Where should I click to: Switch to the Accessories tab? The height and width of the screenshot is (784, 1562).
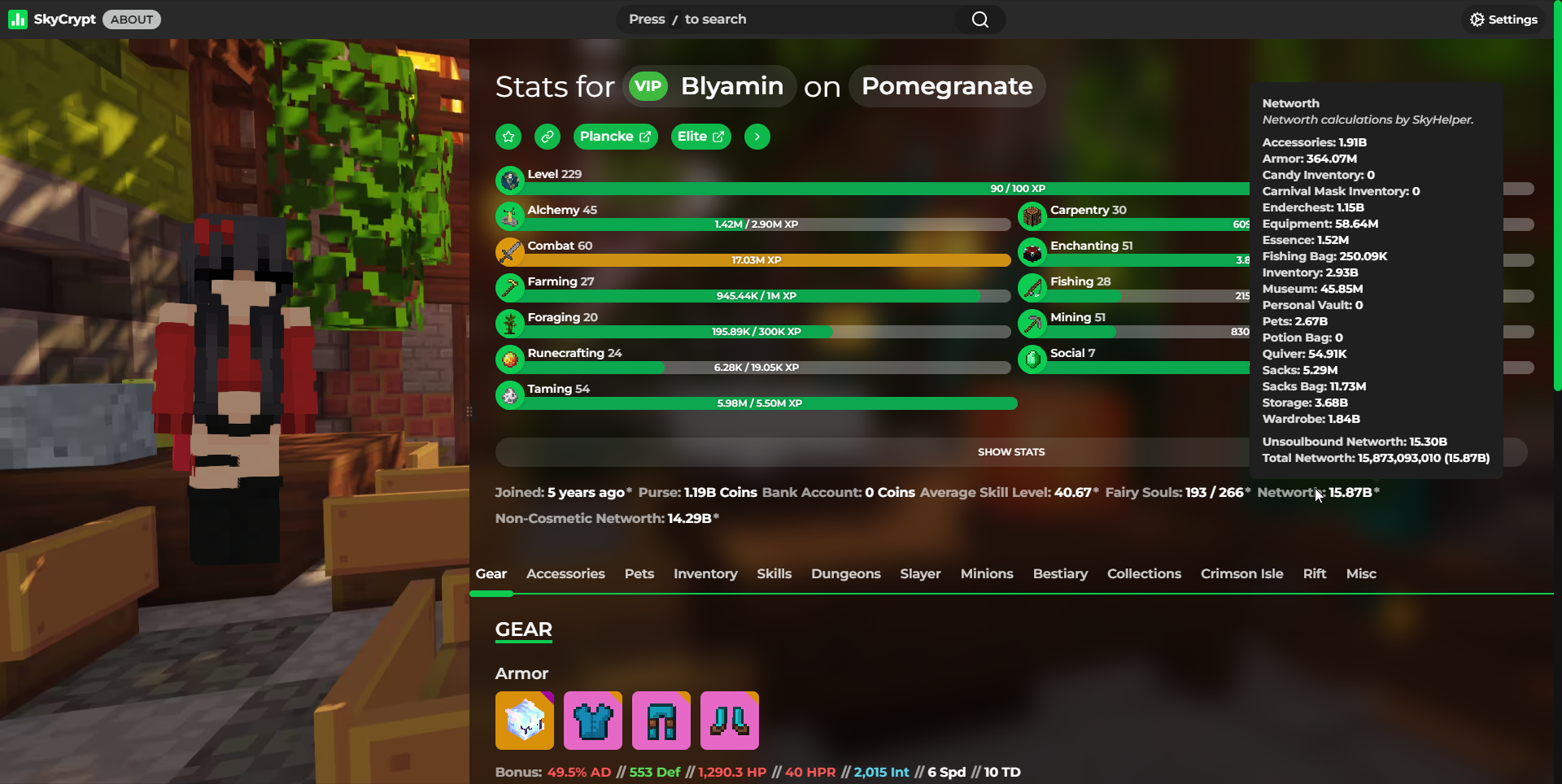565,574
